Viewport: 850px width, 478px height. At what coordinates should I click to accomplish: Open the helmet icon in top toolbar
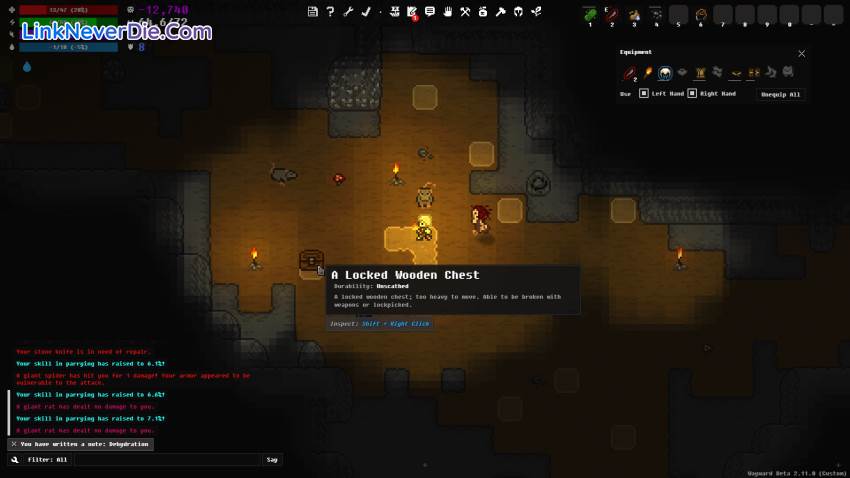(x=518, y=12)
